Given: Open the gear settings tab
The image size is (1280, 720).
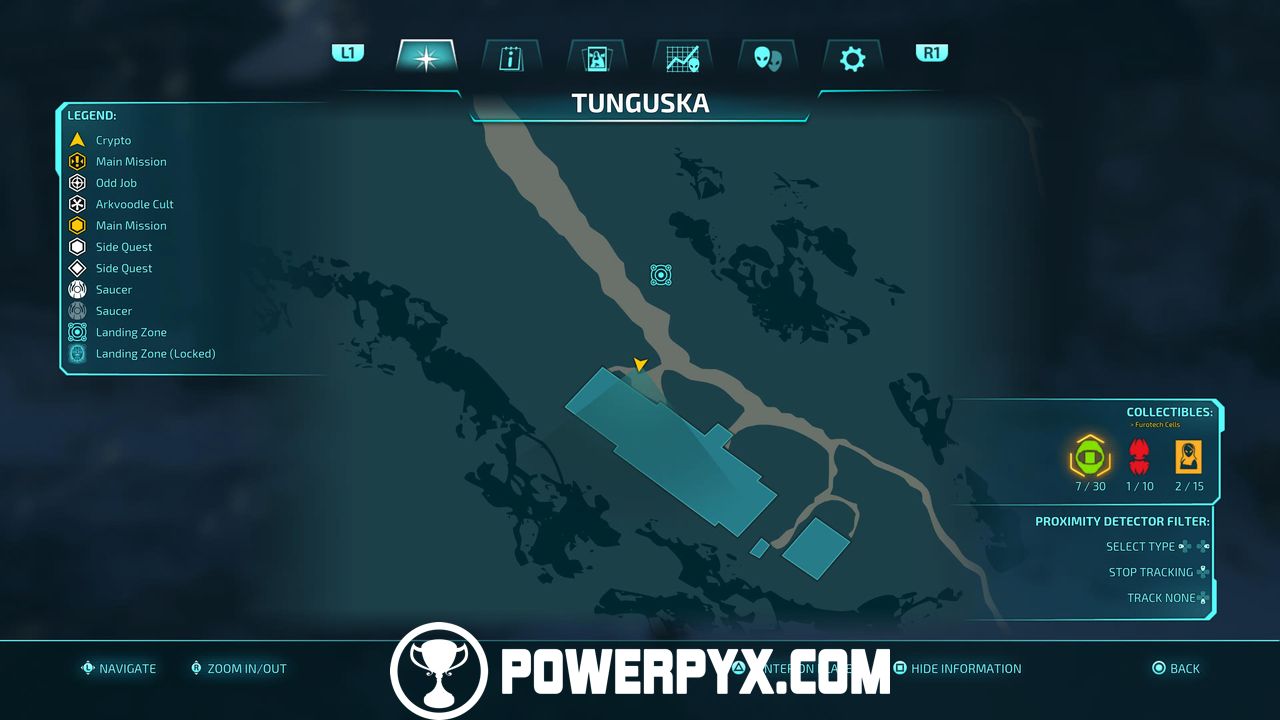Looking at the screenshot, I should tap(852, 57).
